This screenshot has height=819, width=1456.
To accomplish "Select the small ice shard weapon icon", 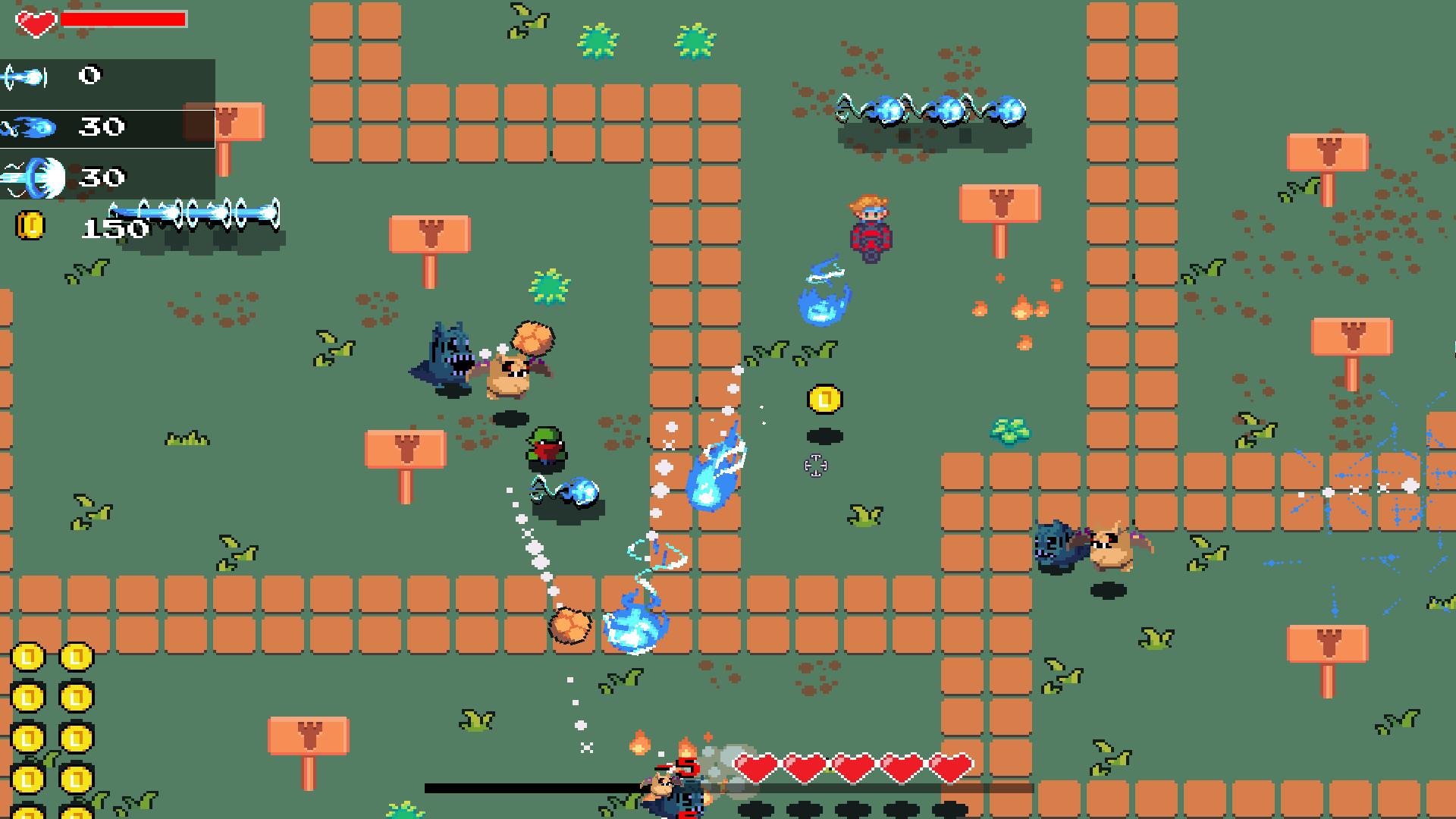I will pyautogui.click(x=27, y=75).
